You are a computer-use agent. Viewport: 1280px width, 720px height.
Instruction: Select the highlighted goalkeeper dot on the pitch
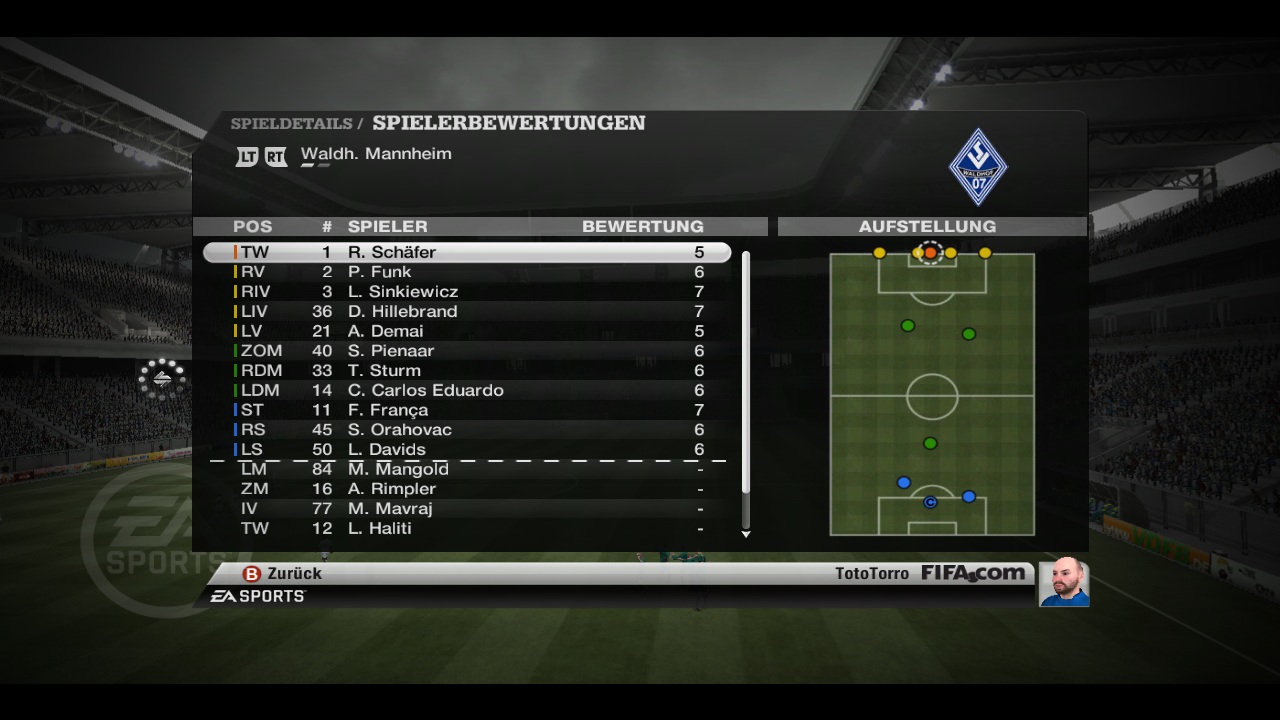(930, 253)
